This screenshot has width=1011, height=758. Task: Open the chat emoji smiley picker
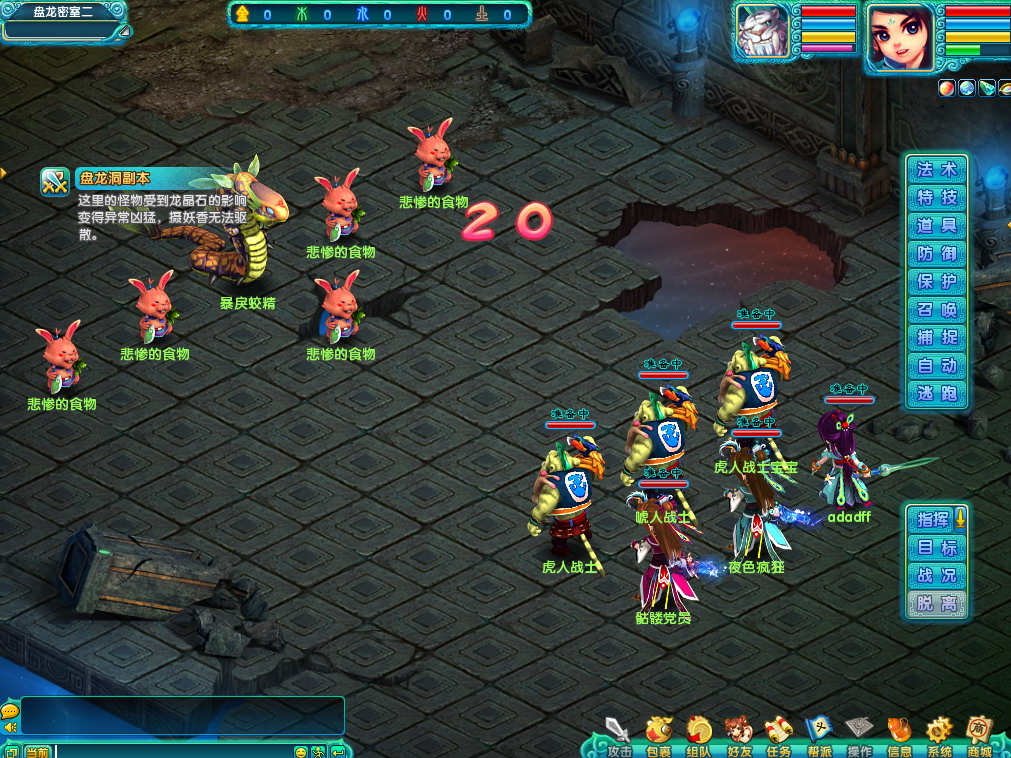point(300,751)
